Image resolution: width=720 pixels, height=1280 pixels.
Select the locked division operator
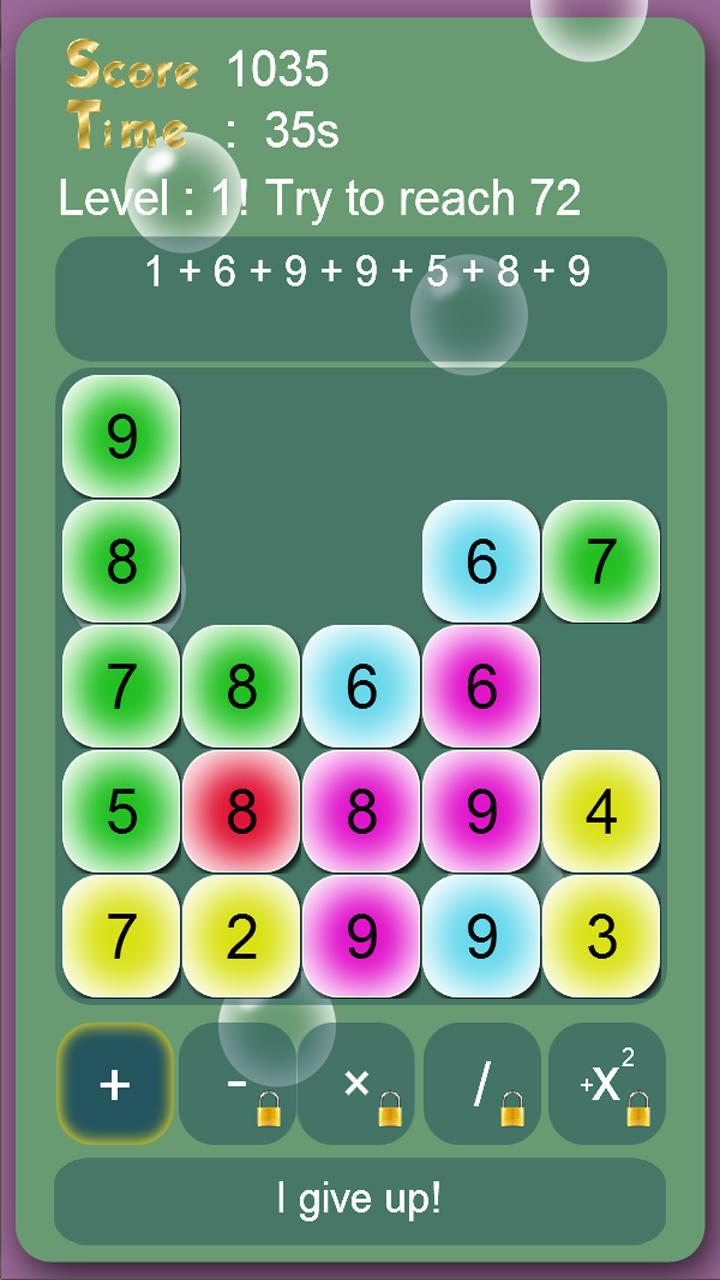[x=483, y=1084]
